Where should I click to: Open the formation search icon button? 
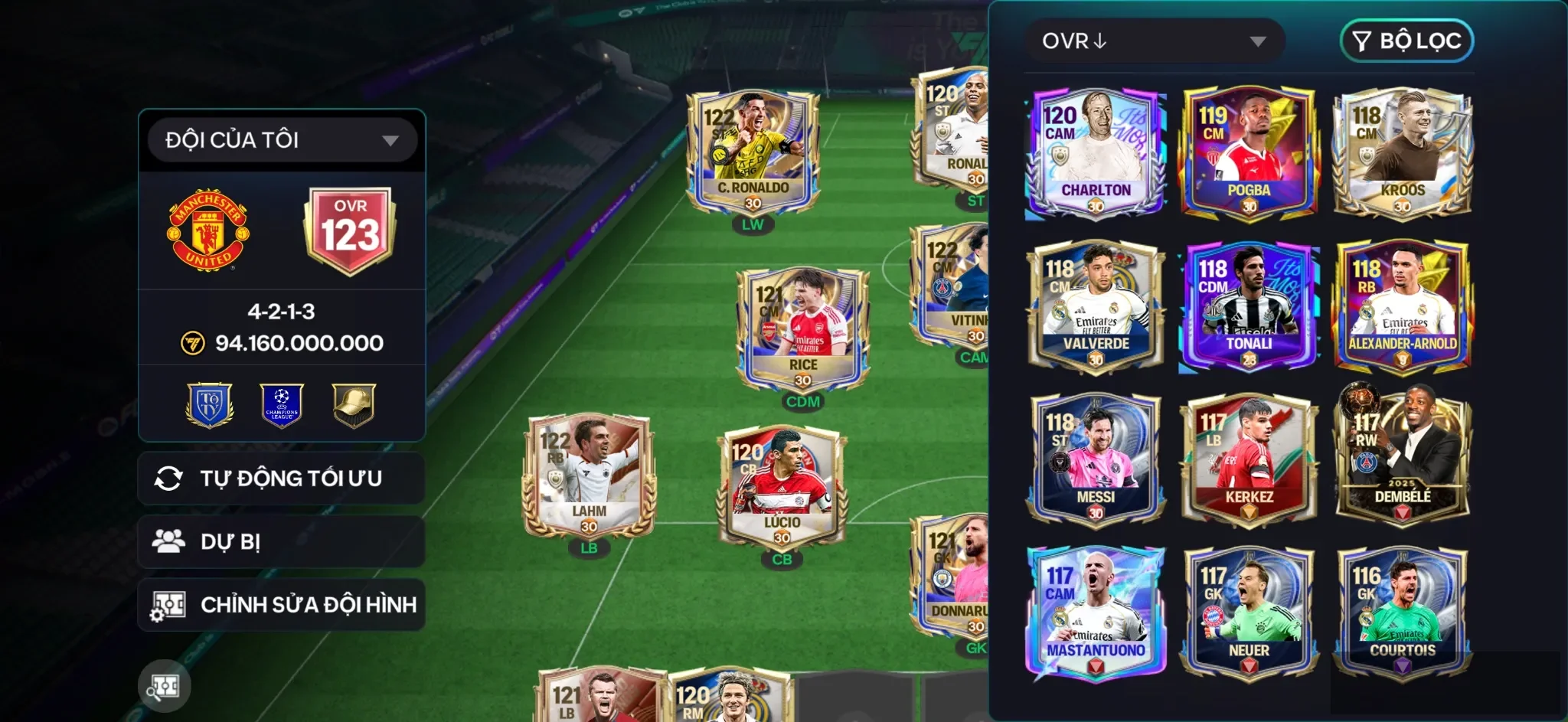(165, 686)
